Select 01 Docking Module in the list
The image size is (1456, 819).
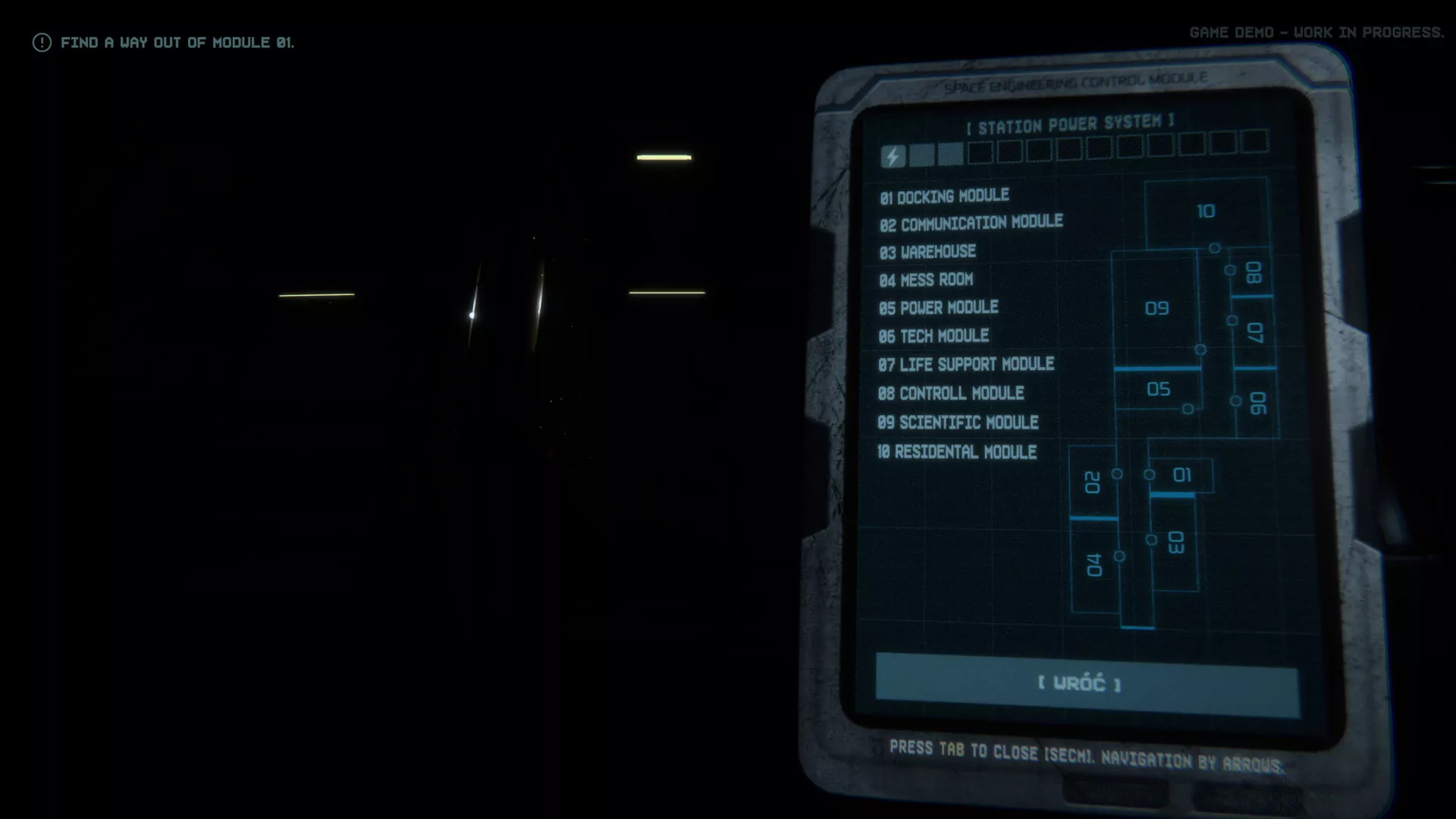944,196
